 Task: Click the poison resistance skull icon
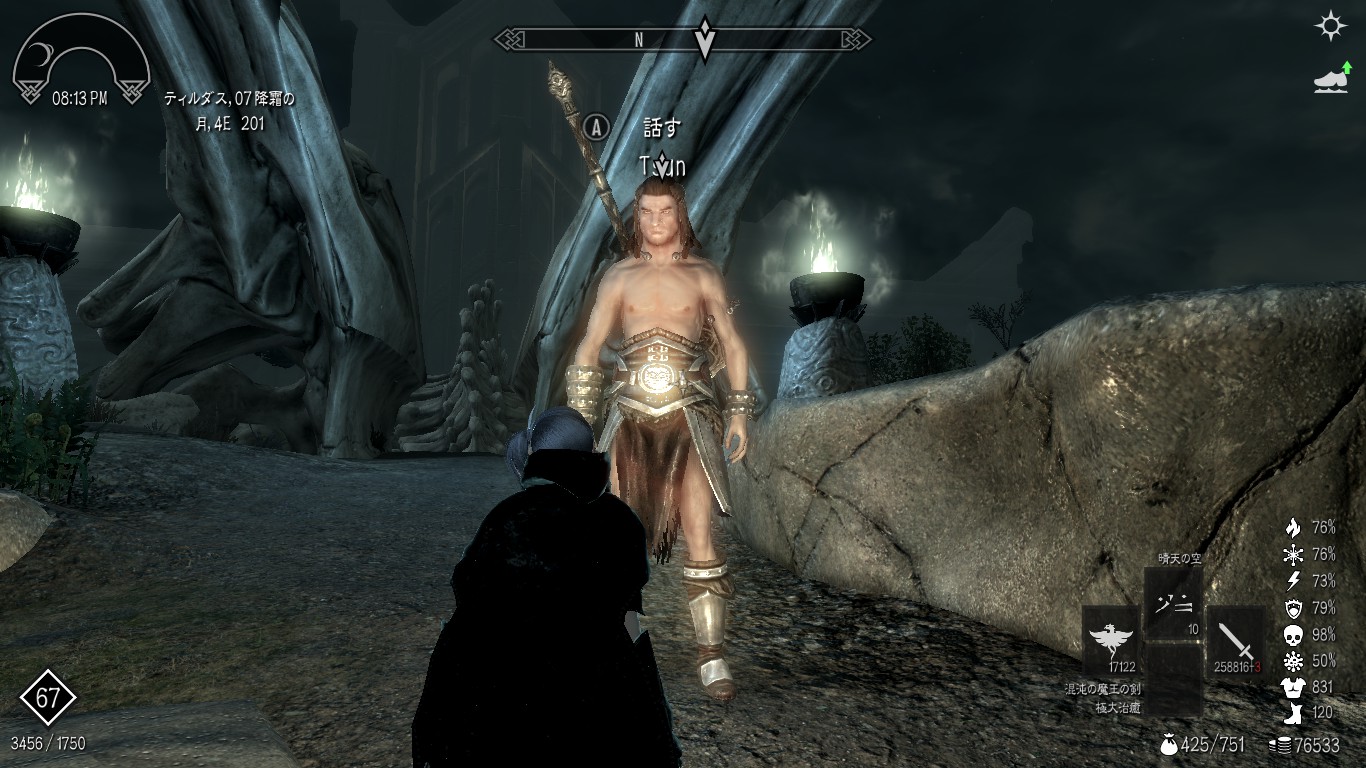coord(1293,635)
